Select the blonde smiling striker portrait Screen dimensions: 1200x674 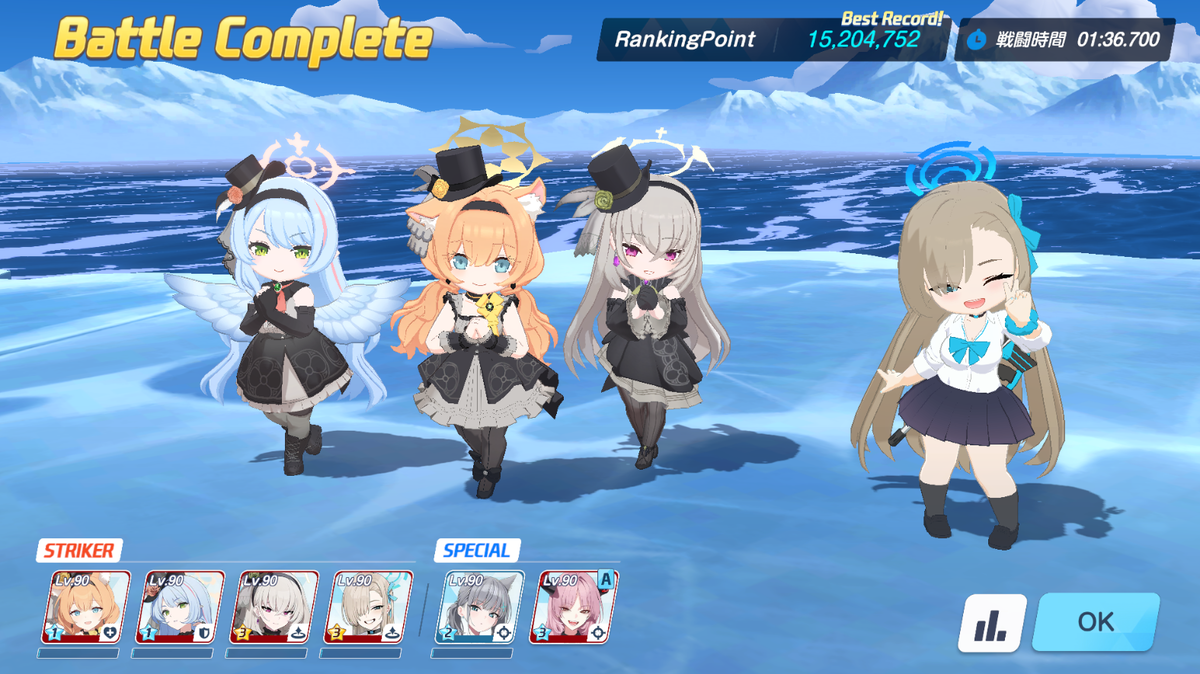tap(368, 607)
